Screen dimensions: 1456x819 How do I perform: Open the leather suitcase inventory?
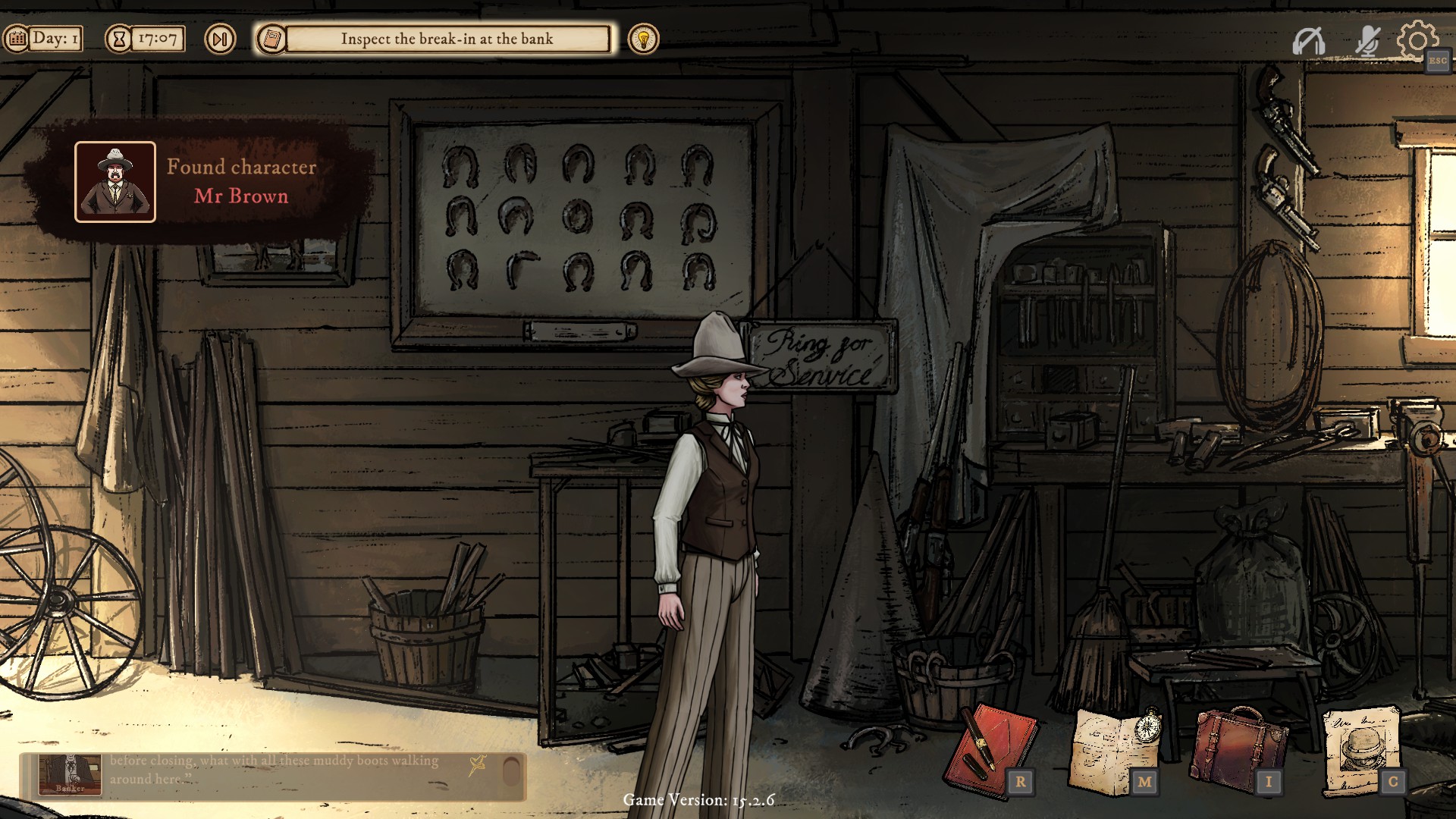coord(1238,750)
